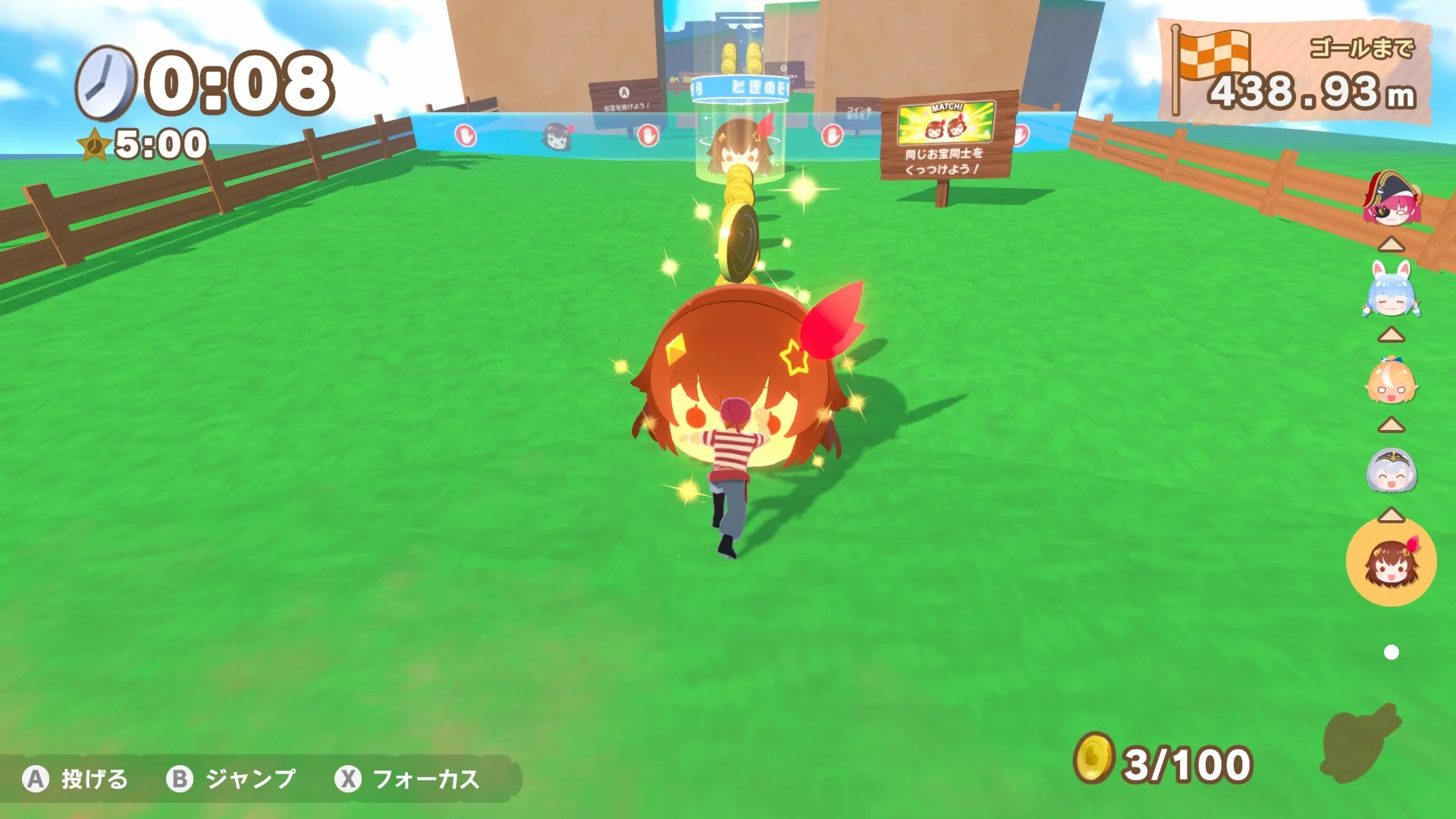1456x819 pixels.
Task: Select the star icon beside 5:00
Action: pyautogui.click(x=95, y=144)
